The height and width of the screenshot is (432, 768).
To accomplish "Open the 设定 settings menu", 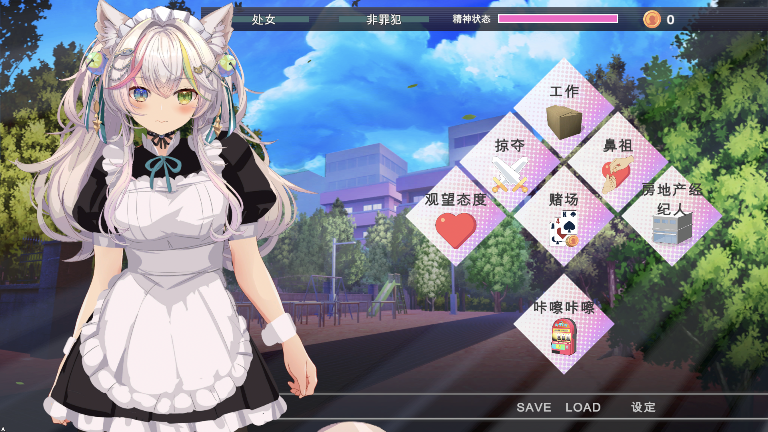I will (643, 407).
